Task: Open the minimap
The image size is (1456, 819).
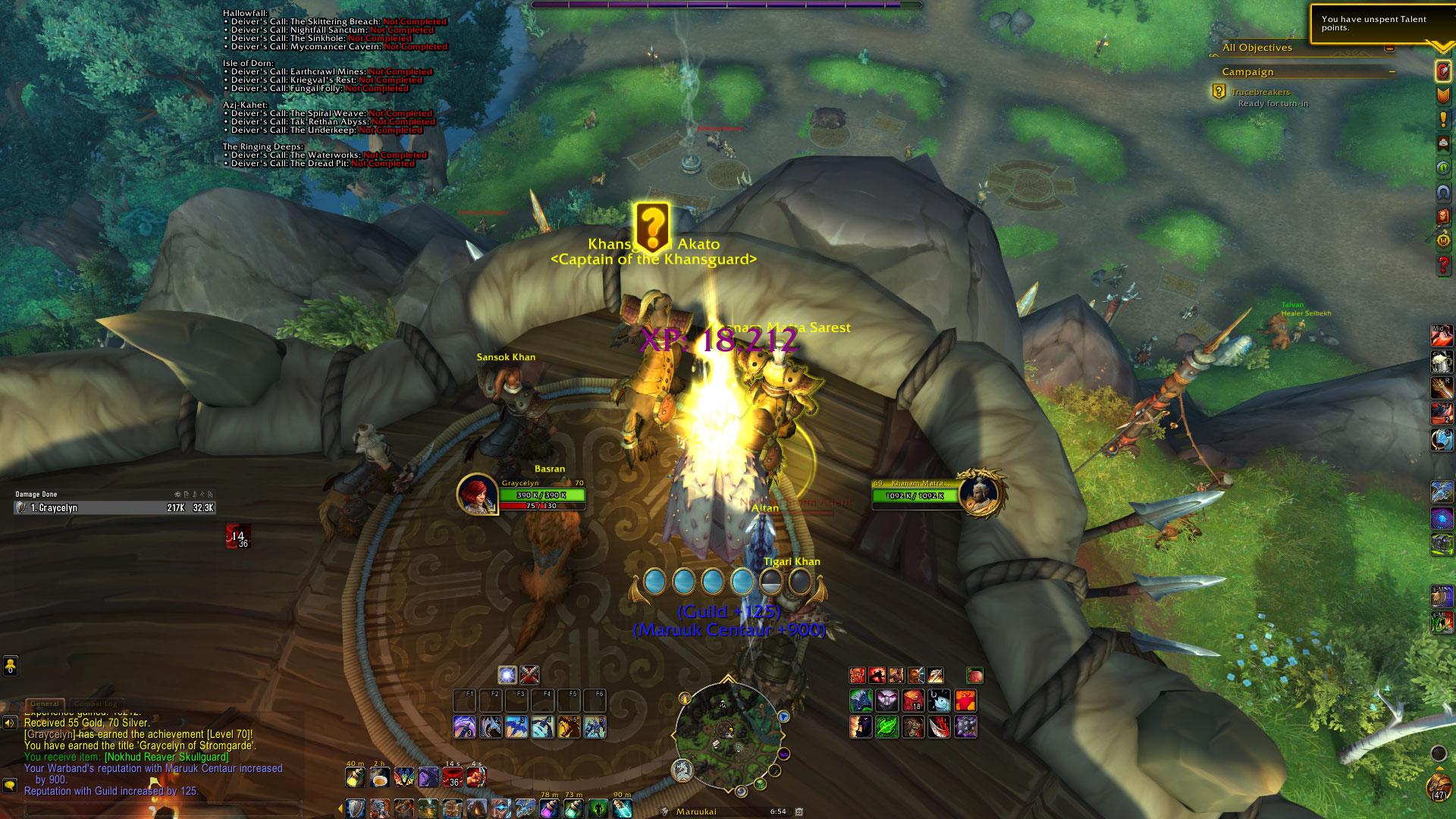Action: click(x=728, y=736)
